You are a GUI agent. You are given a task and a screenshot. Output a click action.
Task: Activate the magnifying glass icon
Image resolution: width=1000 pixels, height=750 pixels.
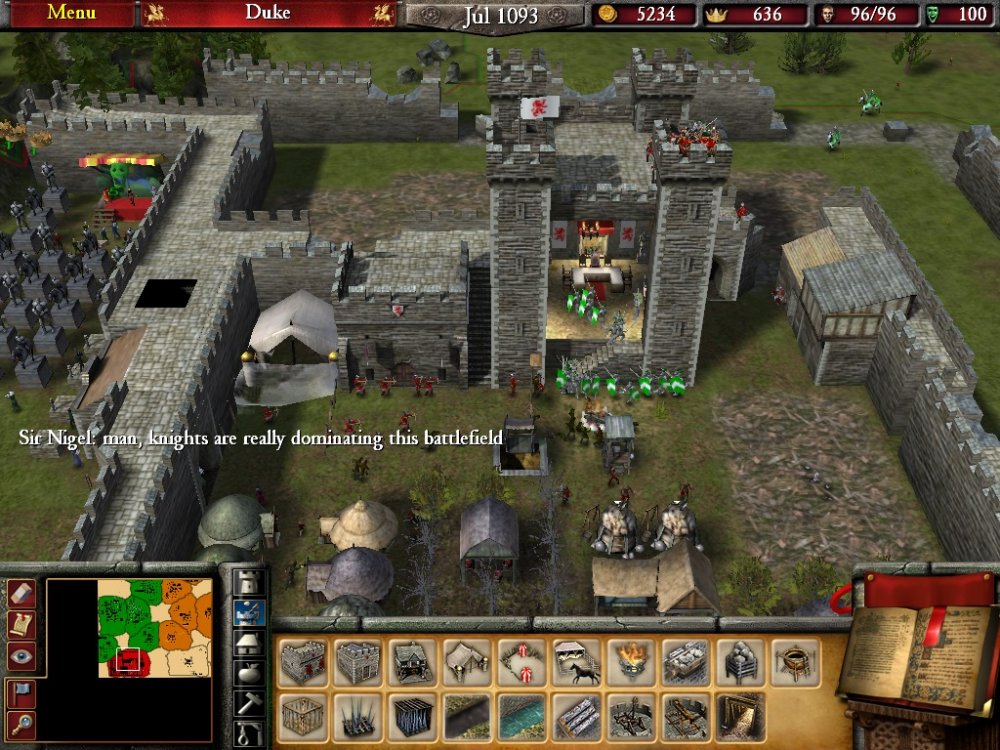[x=22, y=724]
